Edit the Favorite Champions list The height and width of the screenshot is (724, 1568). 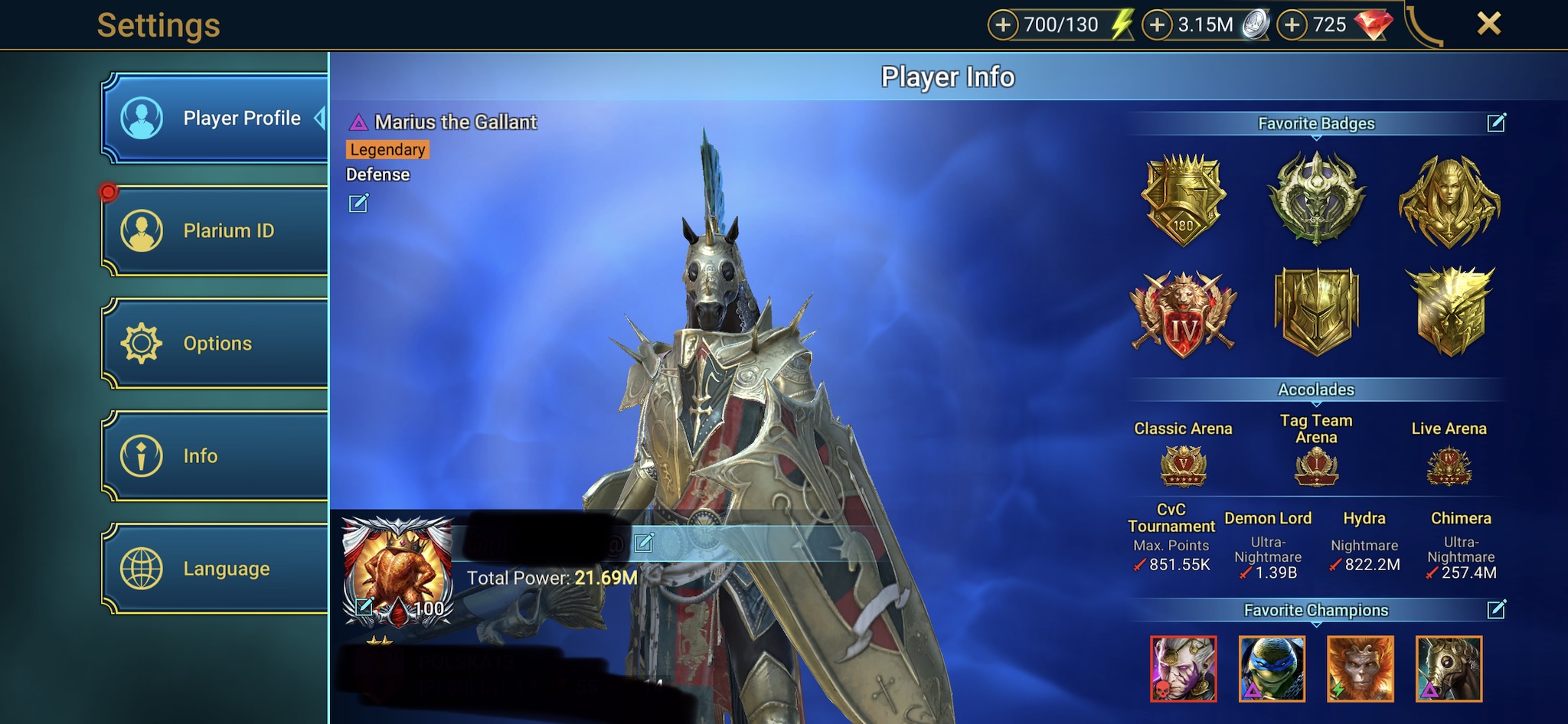tap(1496, 609)
